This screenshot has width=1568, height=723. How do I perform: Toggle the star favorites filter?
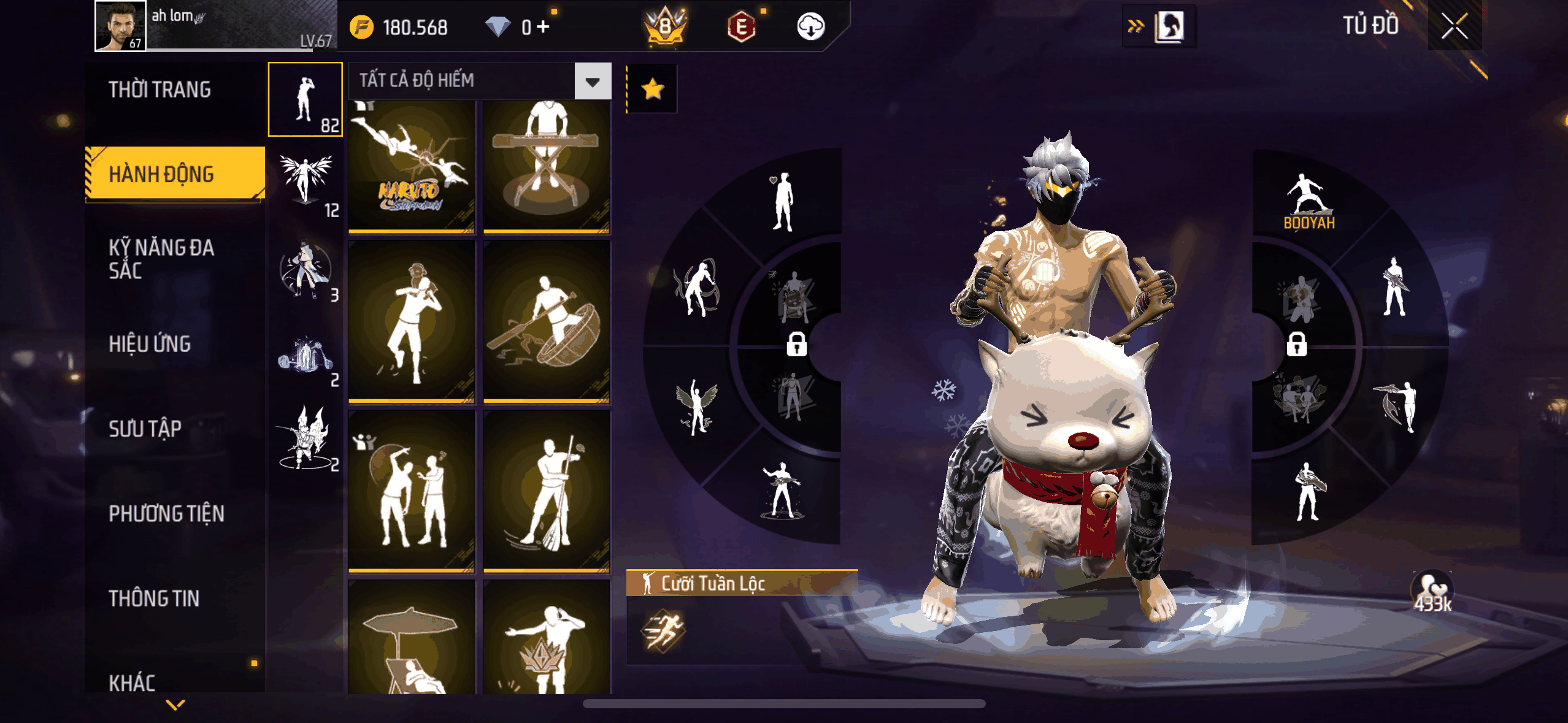(x=652, y=90)
